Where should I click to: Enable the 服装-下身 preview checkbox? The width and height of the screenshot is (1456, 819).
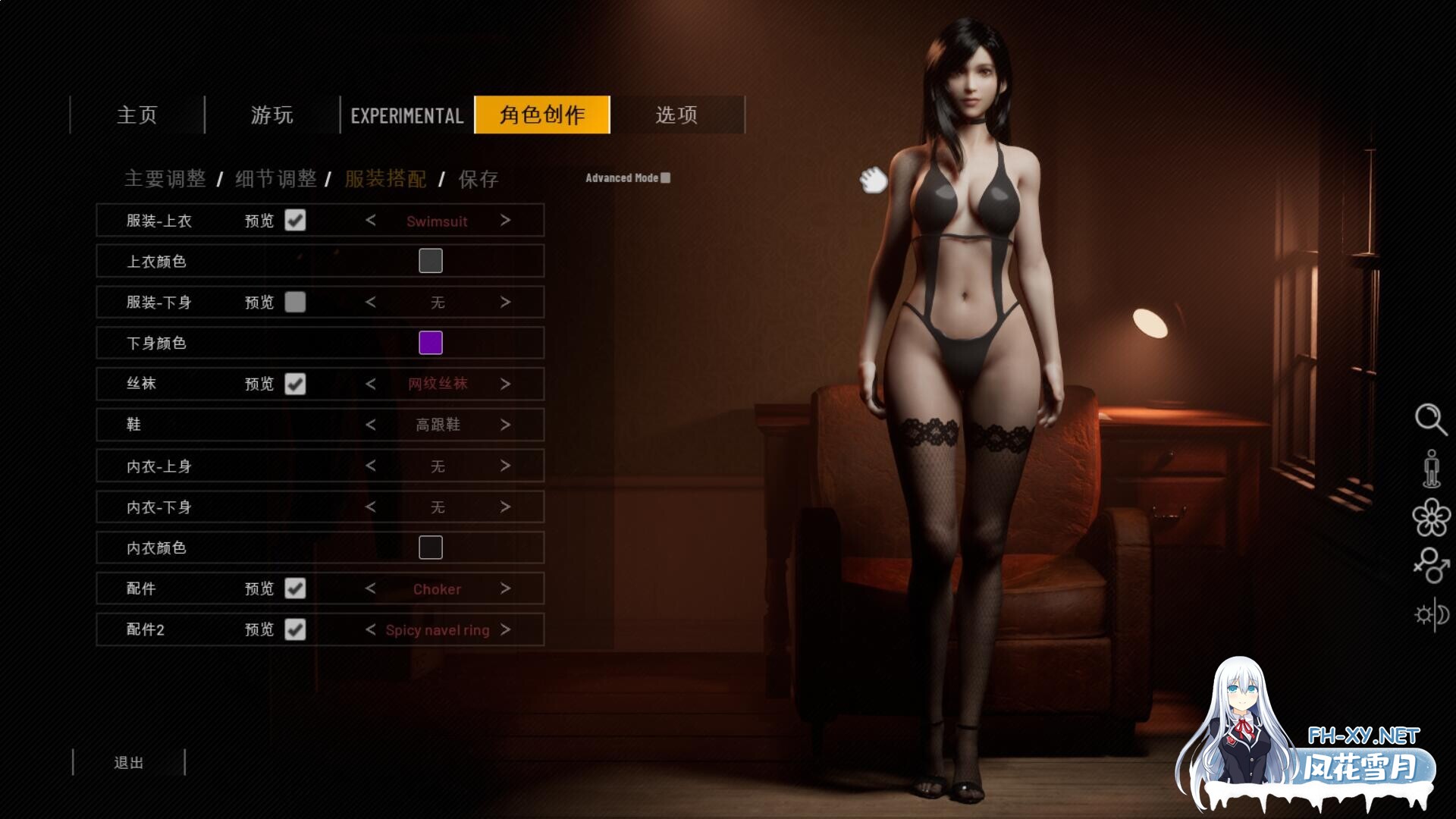tap(295, 303)
